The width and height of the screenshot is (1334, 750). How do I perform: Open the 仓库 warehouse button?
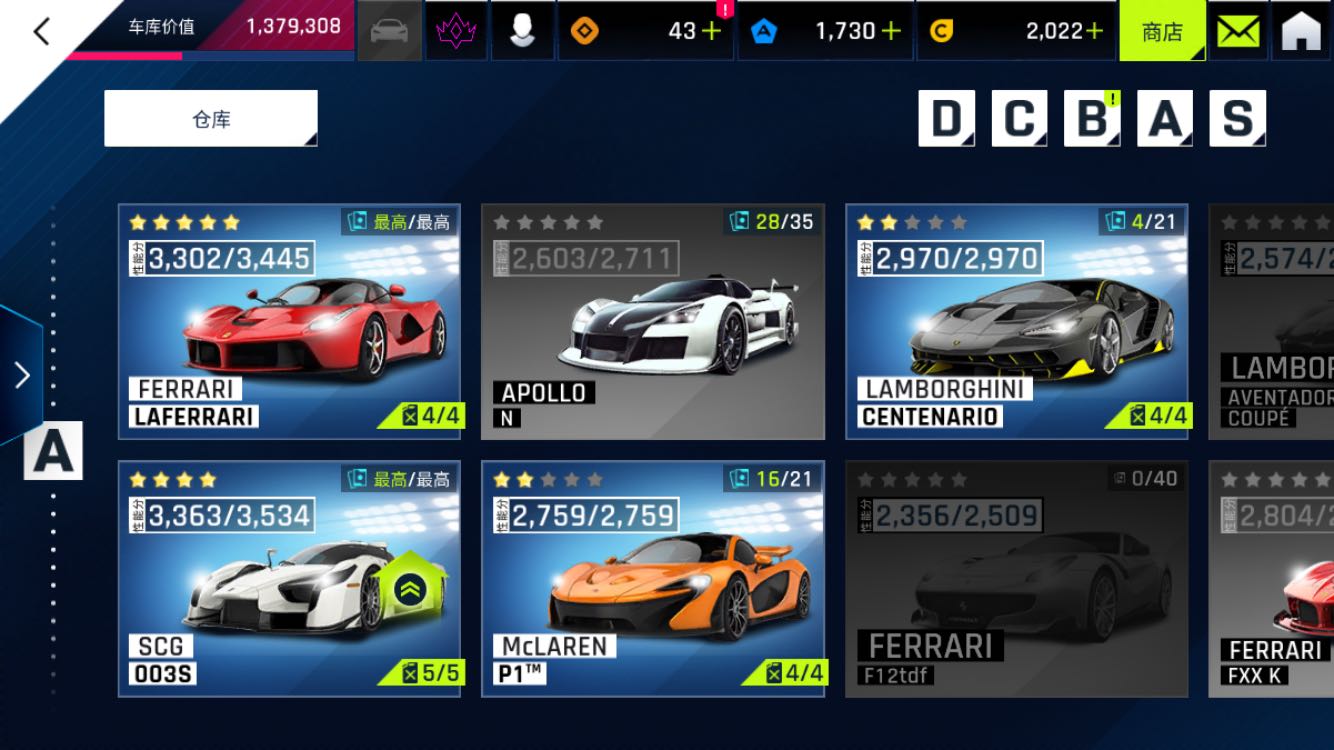pos(211,119)
